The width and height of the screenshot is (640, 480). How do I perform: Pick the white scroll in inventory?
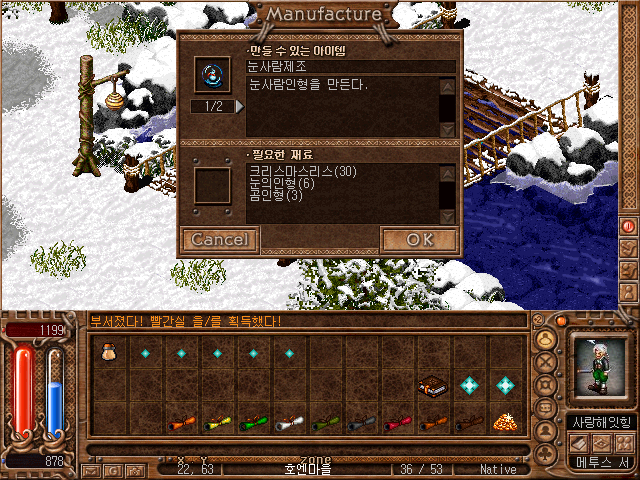tap(289, 423)
